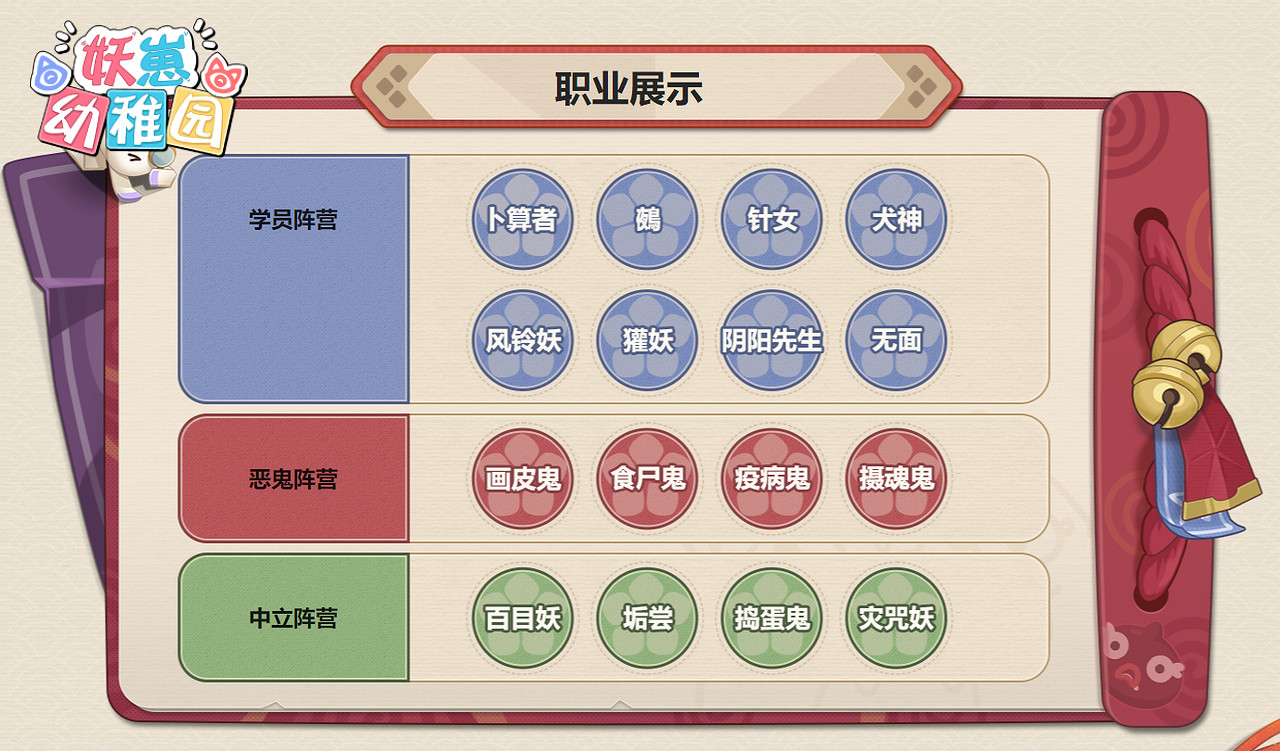This screenshot has height=751, width=1280.
Task: Select the 画皮鬼 role icon
Action: tap(522, 480)
